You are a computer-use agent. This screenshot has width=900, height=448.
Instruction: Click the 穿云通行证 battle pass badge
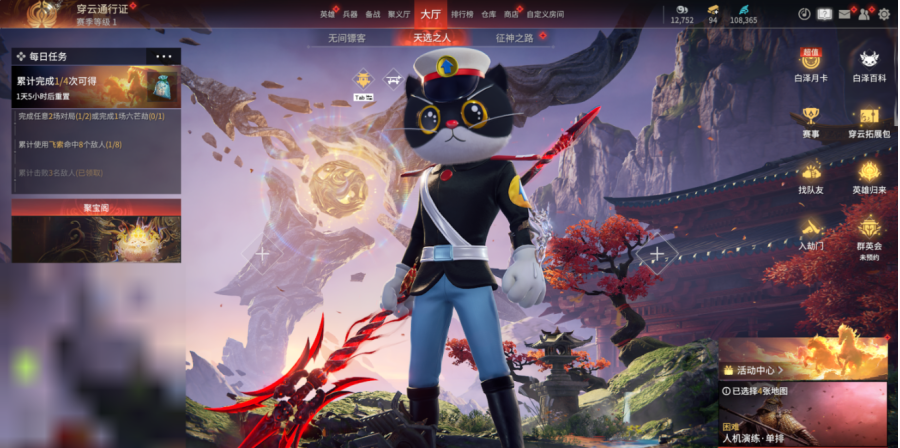(42, 13)
